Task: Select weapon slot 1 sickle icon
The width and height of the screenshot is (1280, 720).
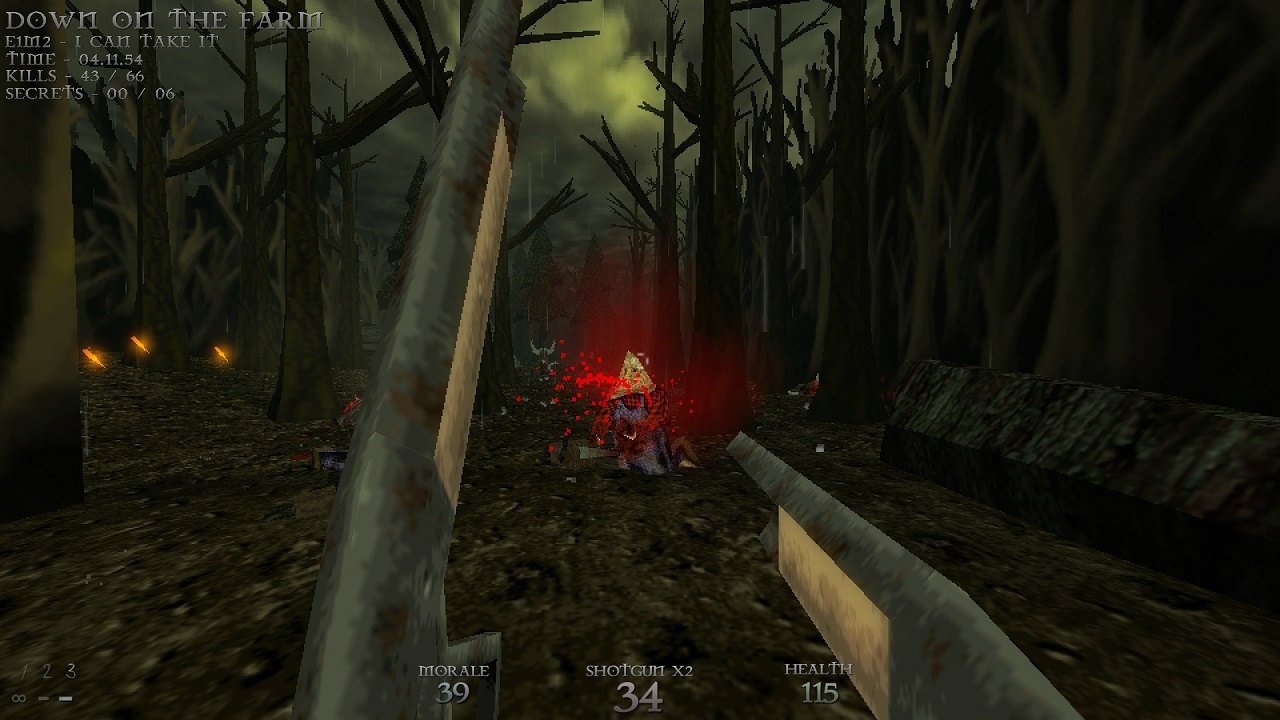Action: [x=24, y=670]
